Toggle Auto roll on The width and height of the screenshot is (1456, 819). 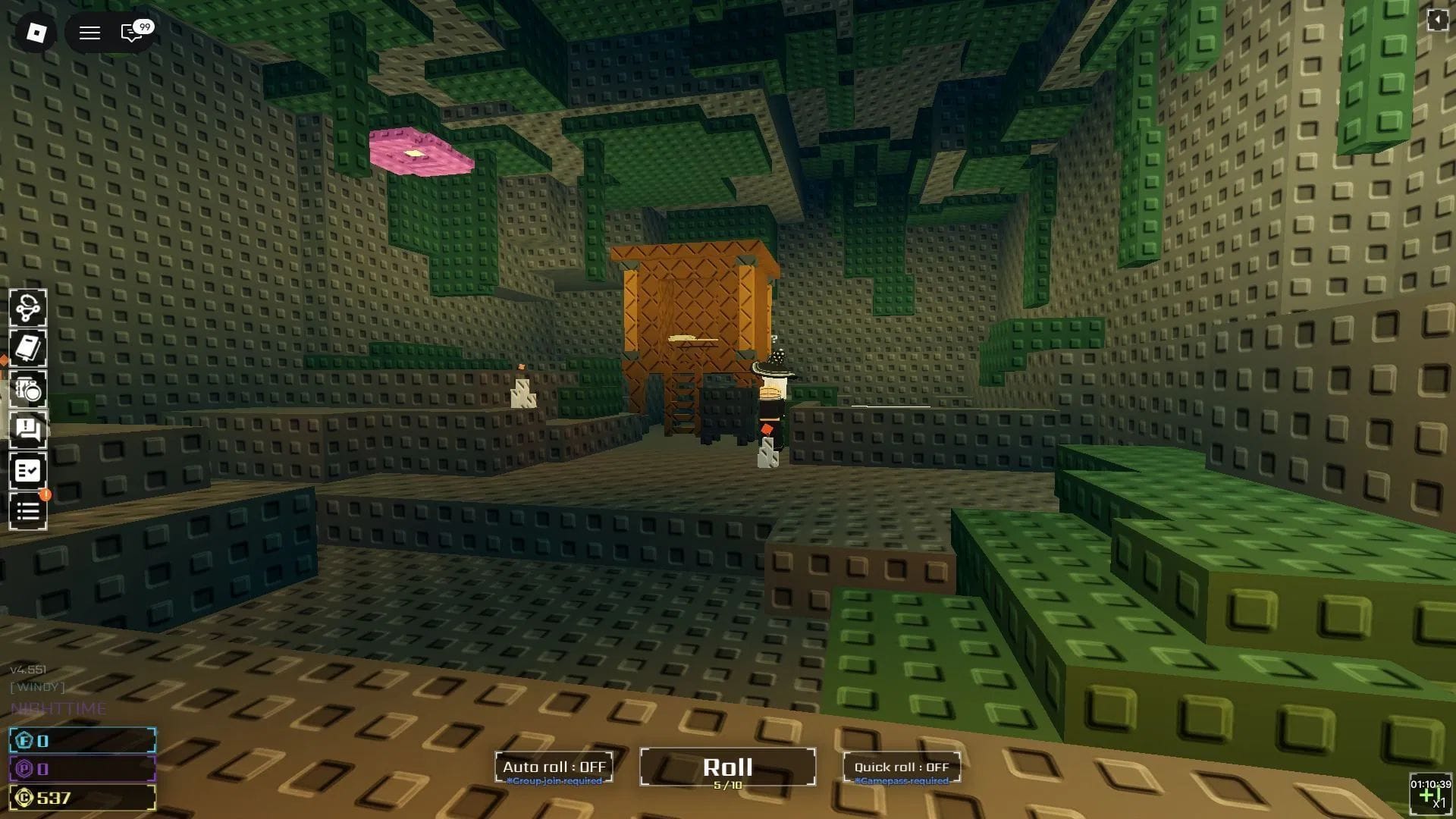coord(554,767)
